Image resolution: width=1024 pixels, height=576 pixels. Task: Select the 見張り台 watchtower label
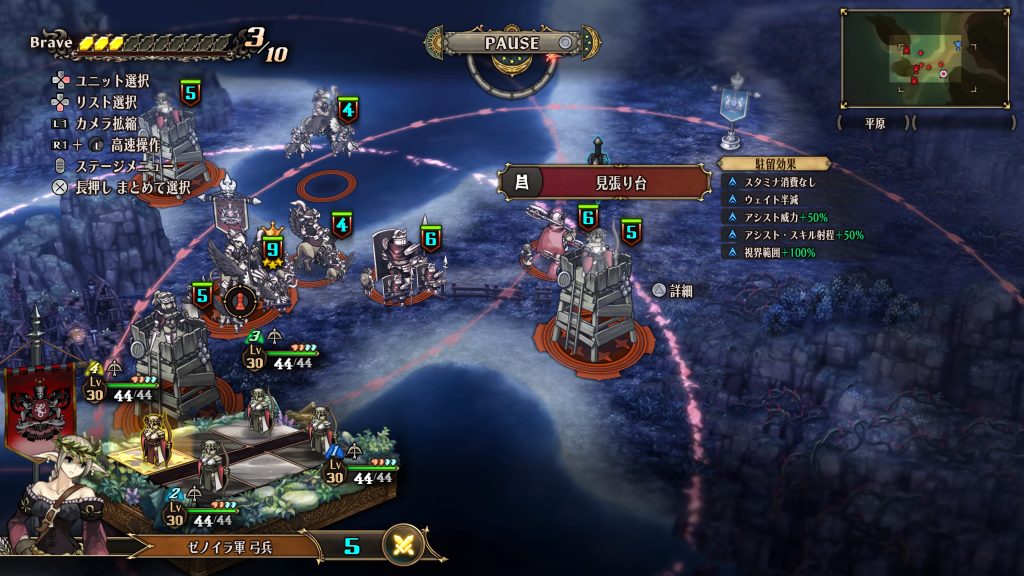tap(606, 182)
